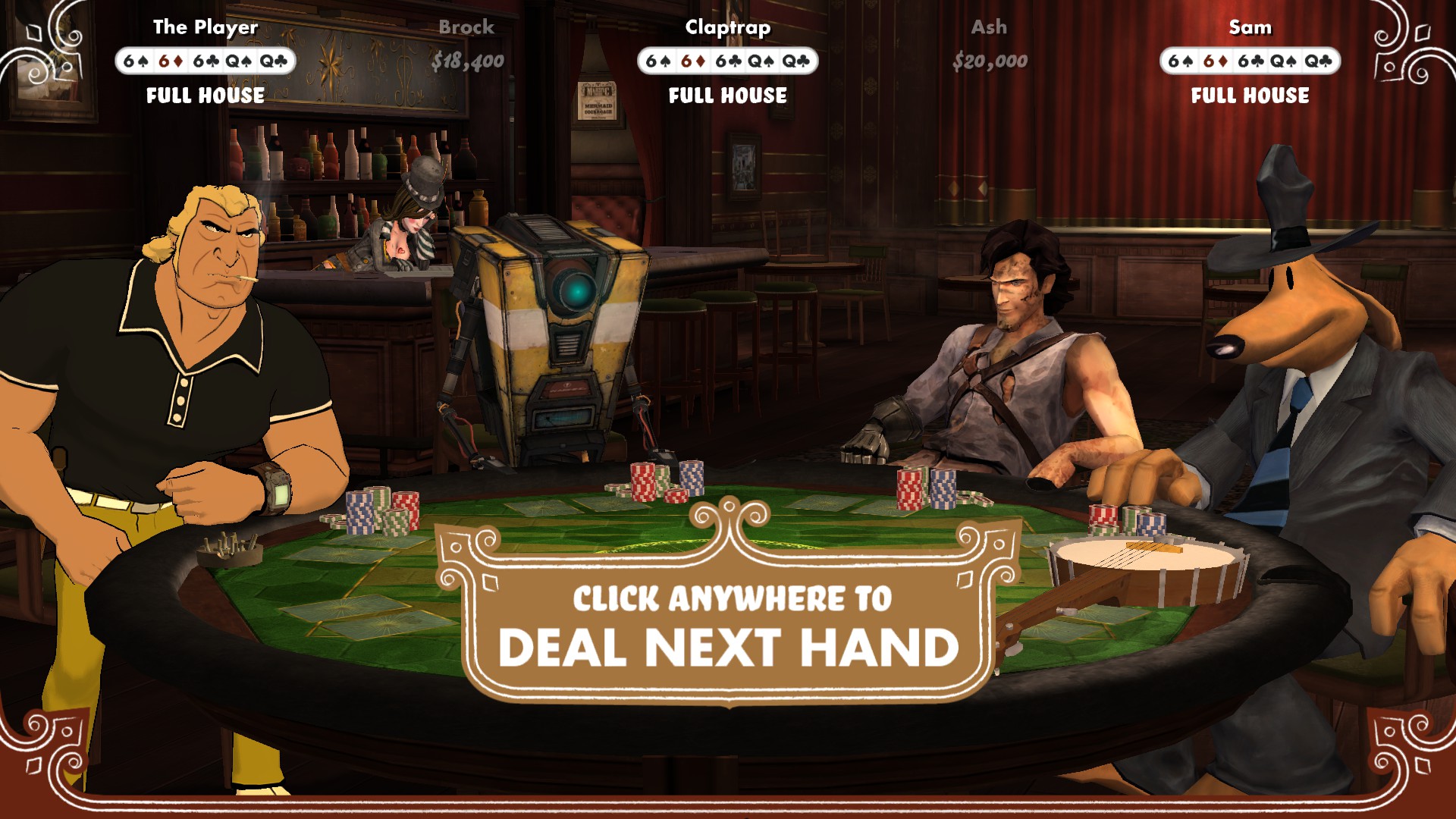
Task: Click the decorative scroll ornament in the top-left corner
Action: (53, 45)
